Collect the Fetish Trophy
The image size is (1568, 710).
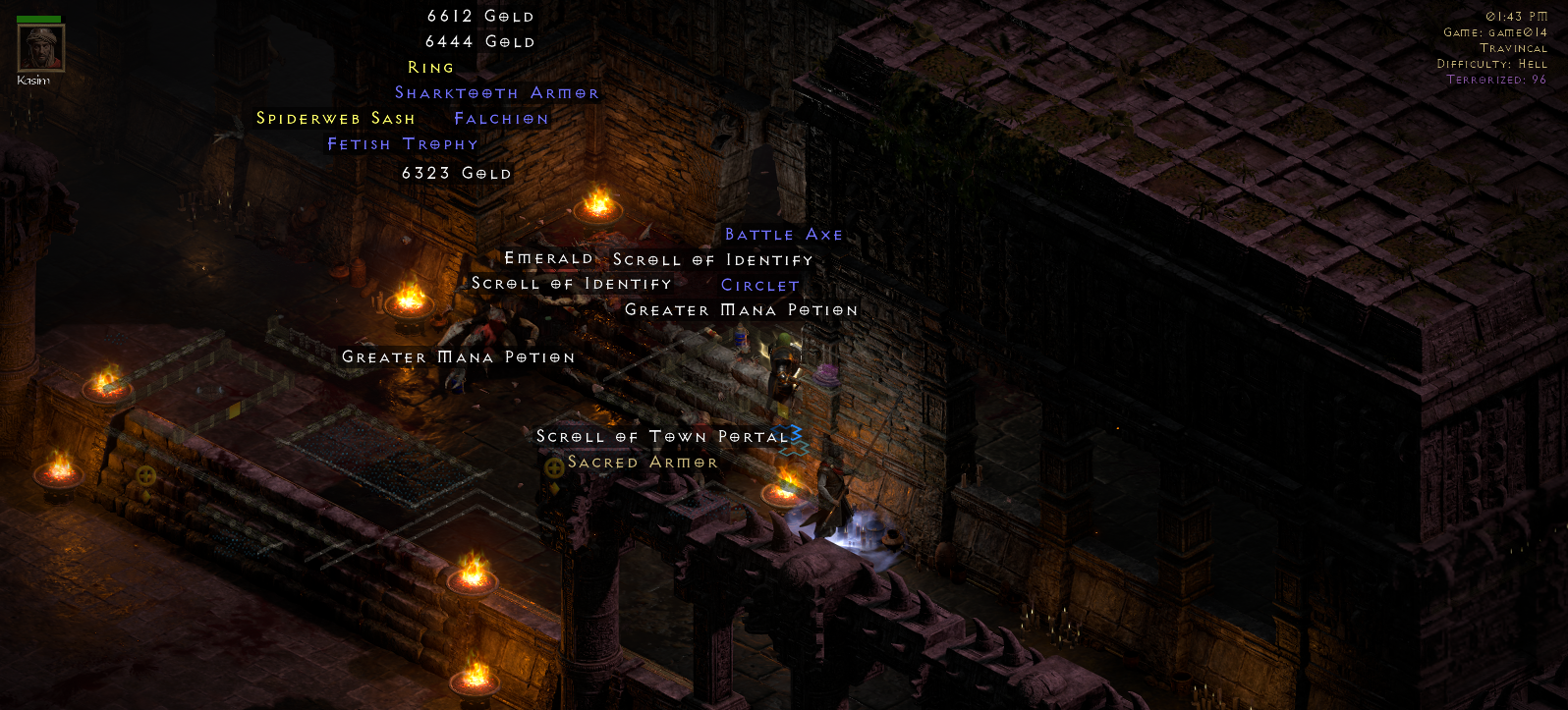[x=402, y=143]
